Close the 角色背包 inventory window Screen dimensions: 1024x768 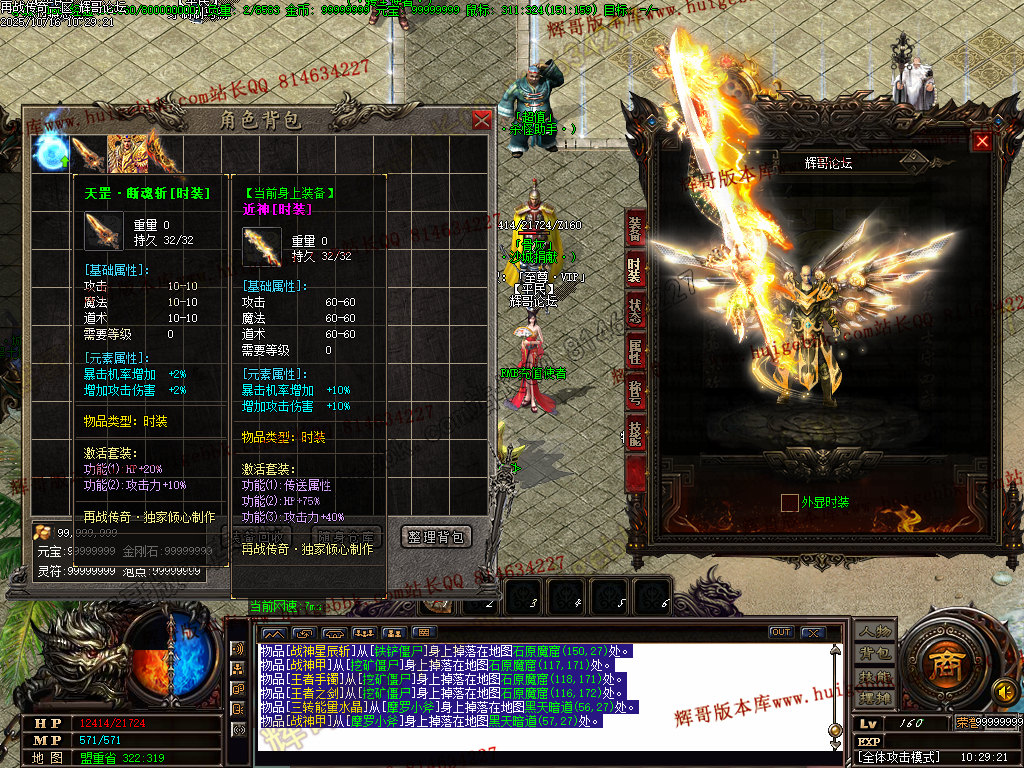[x=482, y=120]
